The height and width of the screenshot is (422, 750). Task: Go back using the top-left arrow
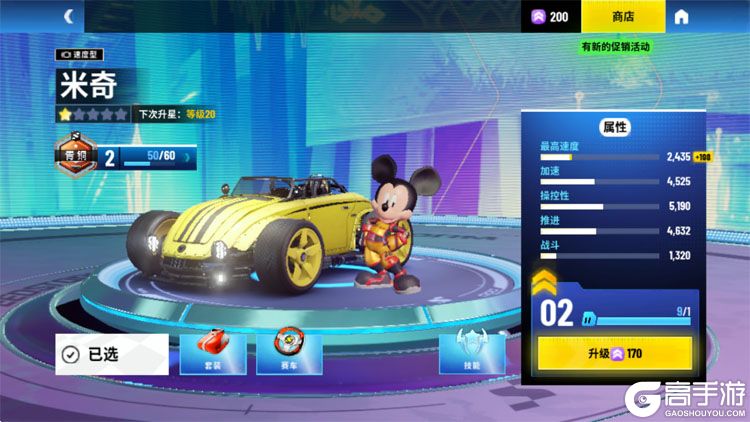[x=69, y=16]
